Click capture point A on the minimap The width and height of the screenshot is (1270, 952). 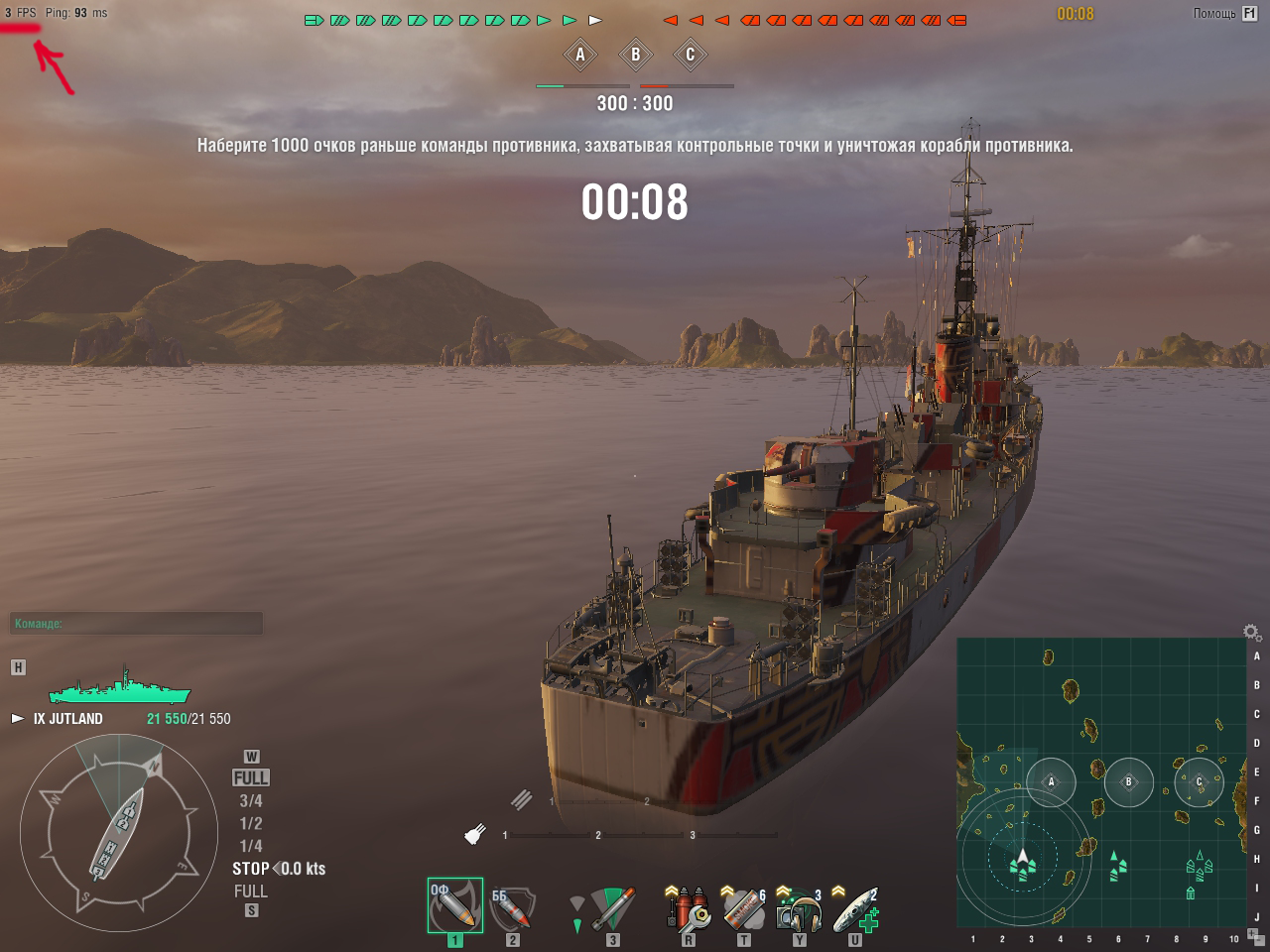click(1051, 781)
